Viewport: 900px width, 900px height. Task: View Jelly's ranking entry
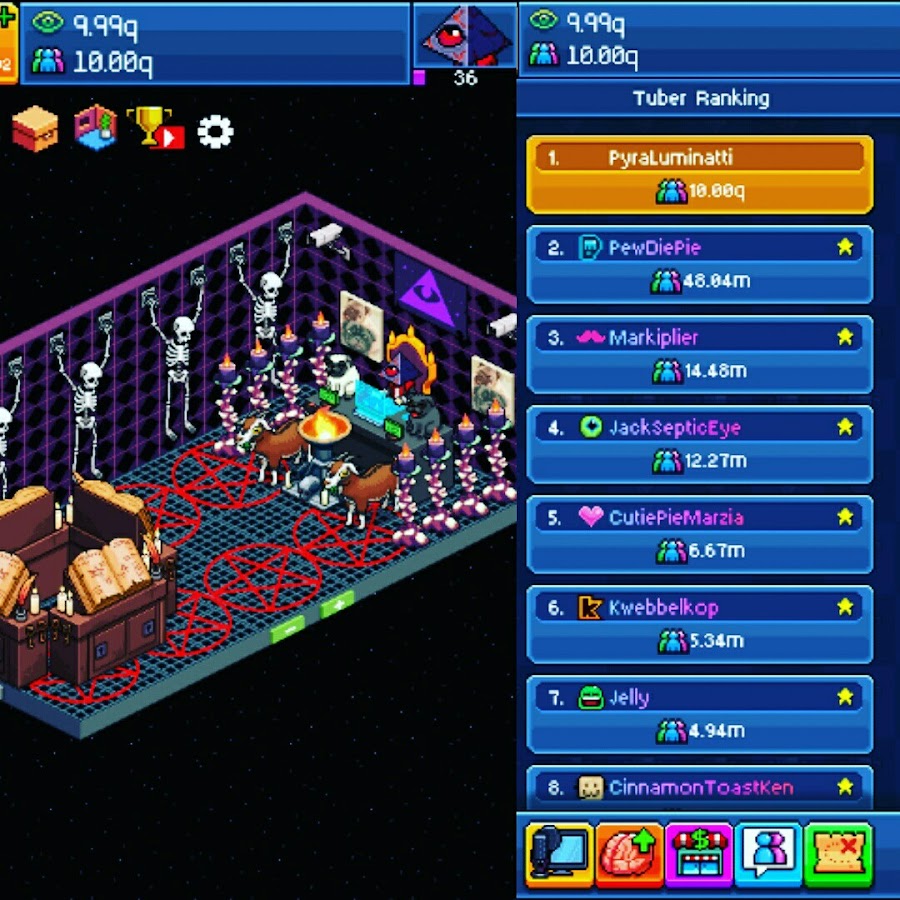pyautogui.click(x=699, y=714)
